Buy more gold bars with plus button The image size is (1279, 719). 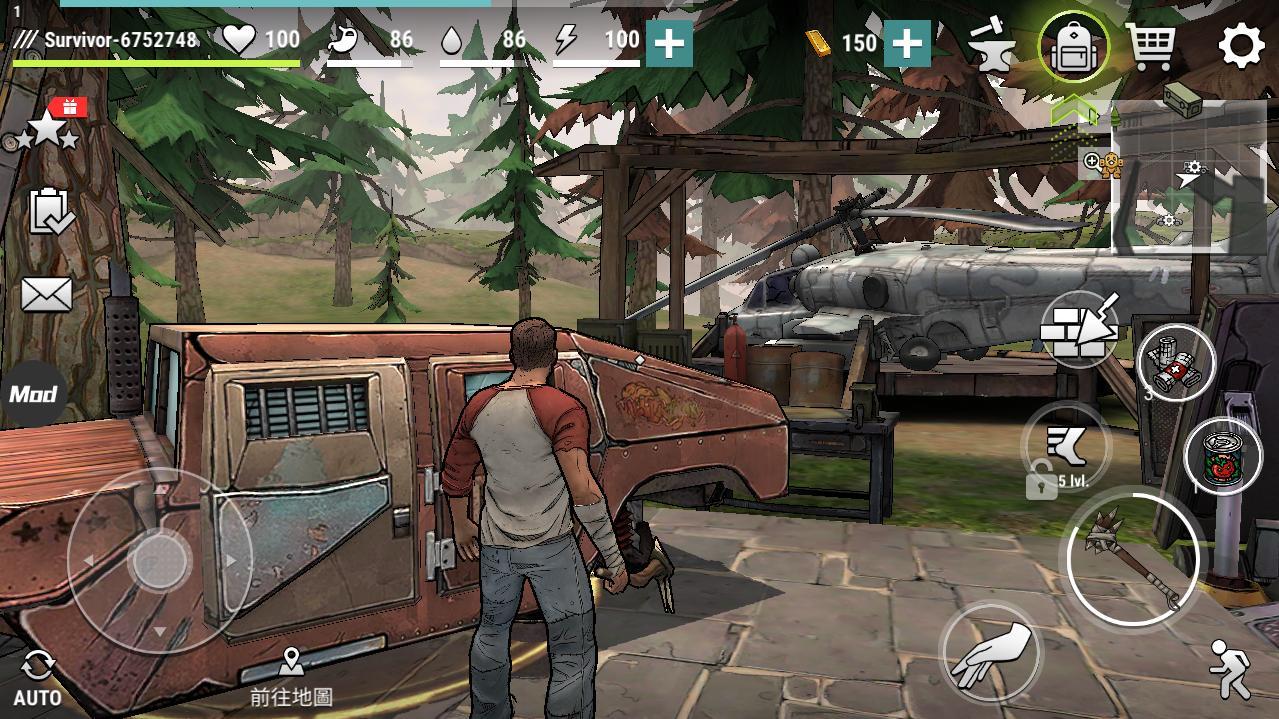(907, 44)
